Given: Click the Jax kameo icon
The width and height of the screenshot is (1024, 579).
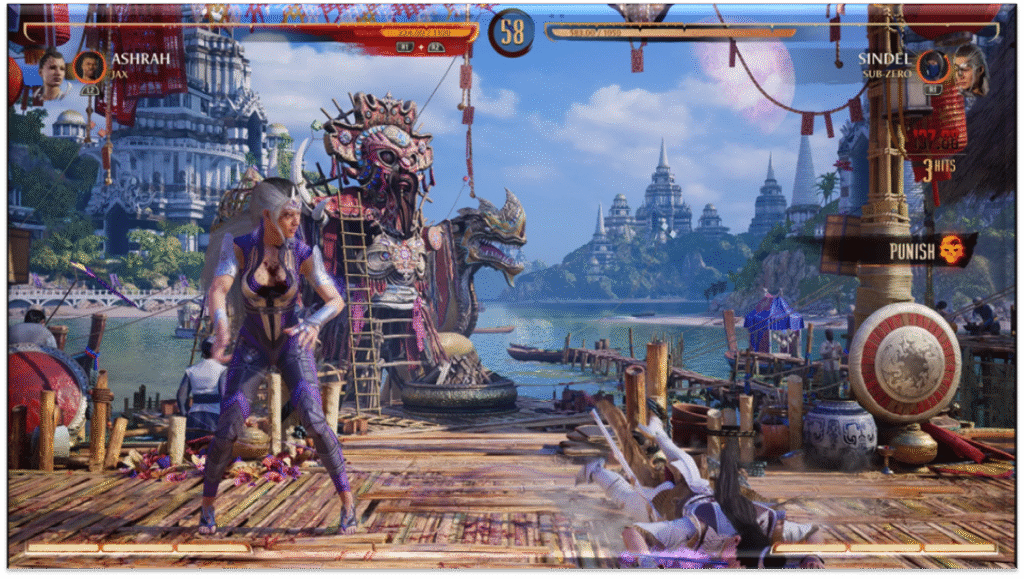Looking at the screenshot, I should pos(90,67).
